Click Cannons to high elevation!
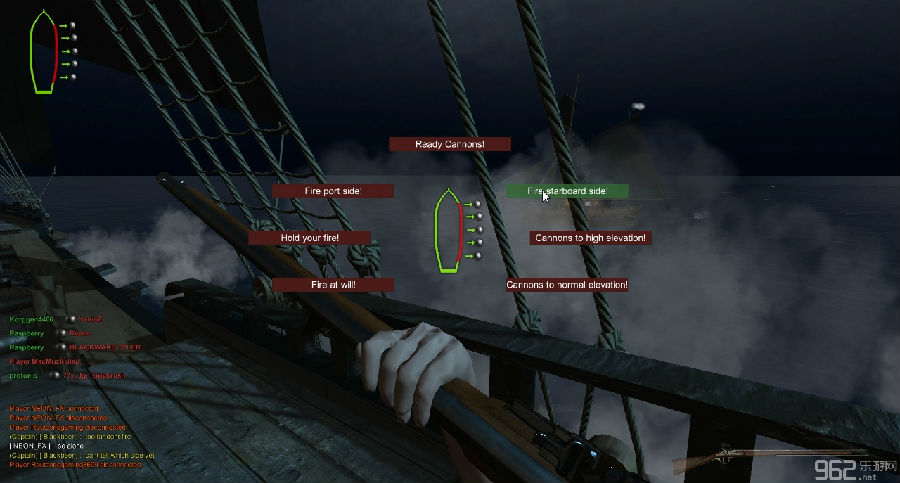900x483 pixels. tap(591, 238)
